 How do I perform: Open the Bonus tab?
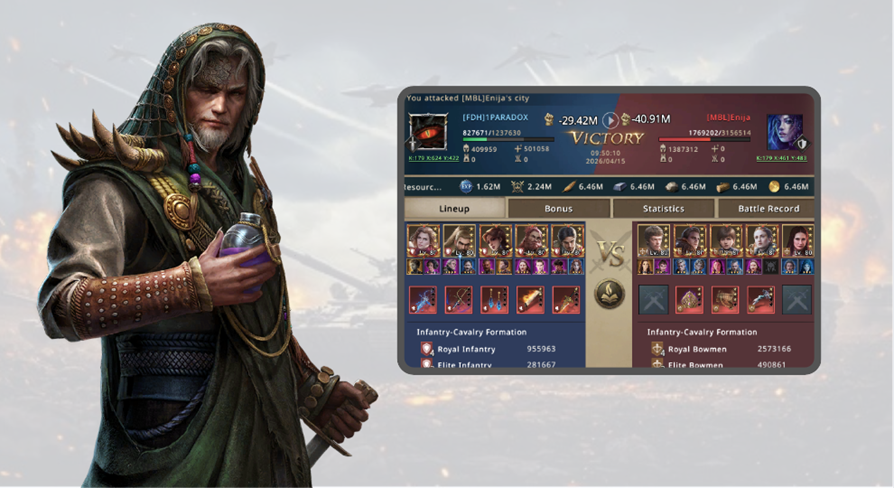(x=558, y=209)
